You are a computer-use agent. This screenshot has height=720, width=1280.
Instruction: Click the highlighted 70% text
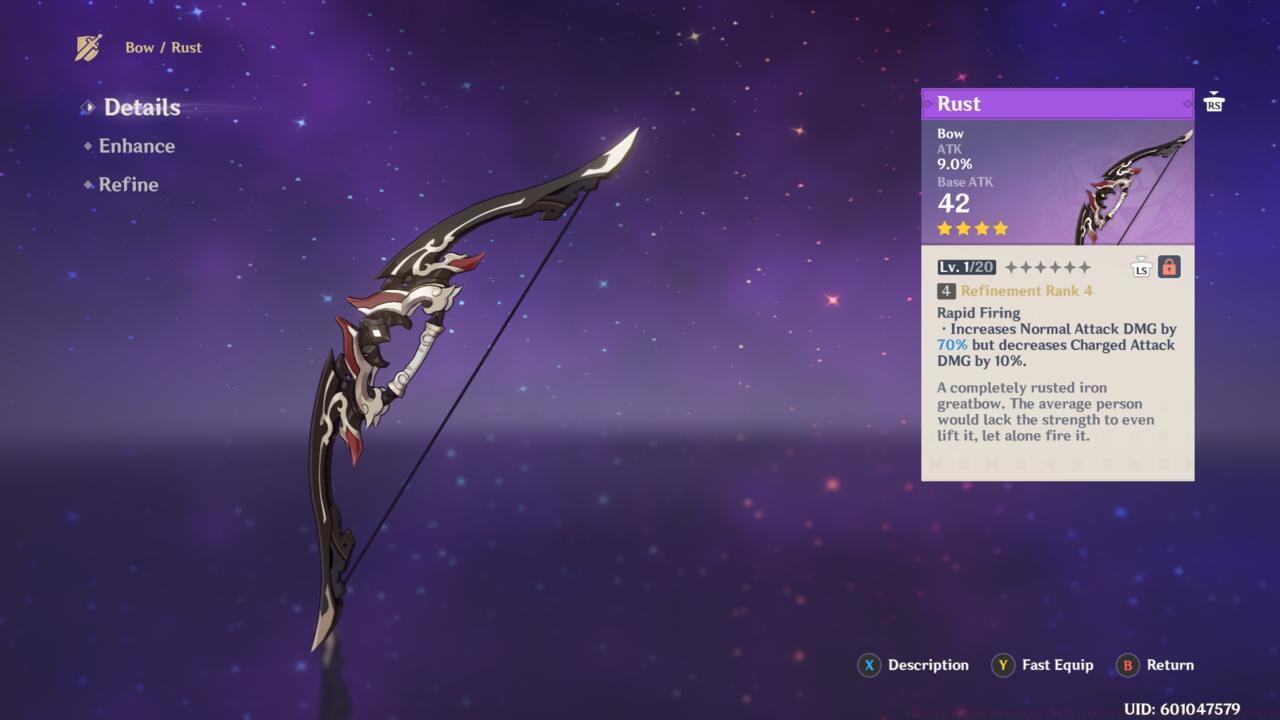coord(951,344)
